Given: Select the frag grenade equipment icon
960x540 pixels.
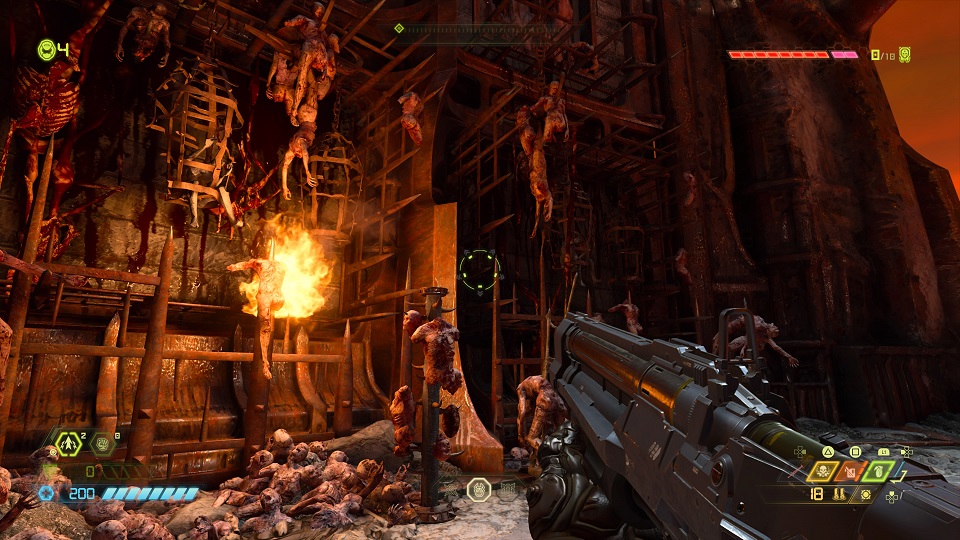Looking at the screenshot, I should pos(69,444).
